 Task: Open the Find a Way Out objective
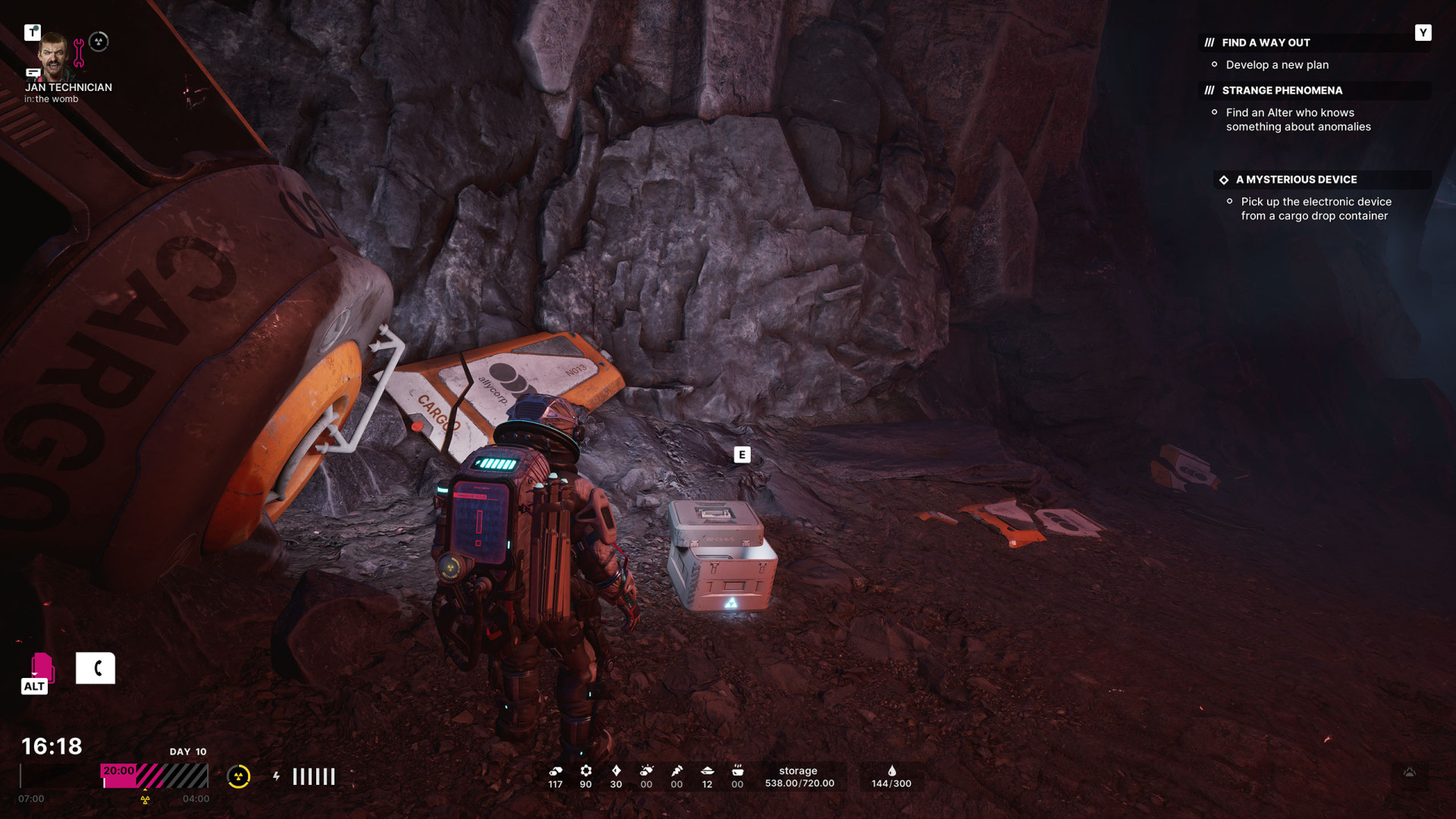coord(1266,42)
